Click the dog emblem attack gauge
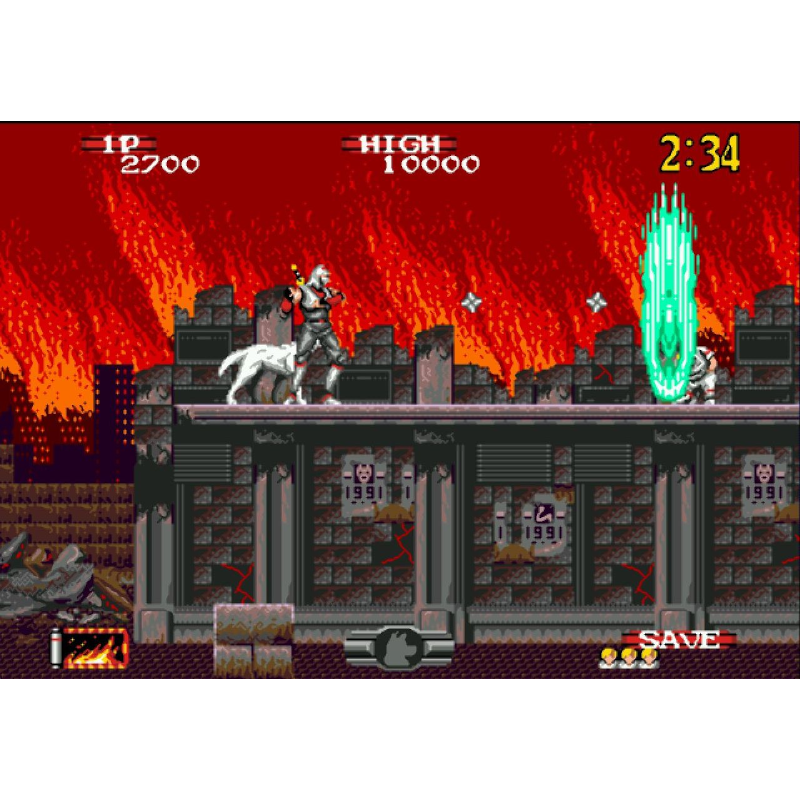 [x=399, y=648]
